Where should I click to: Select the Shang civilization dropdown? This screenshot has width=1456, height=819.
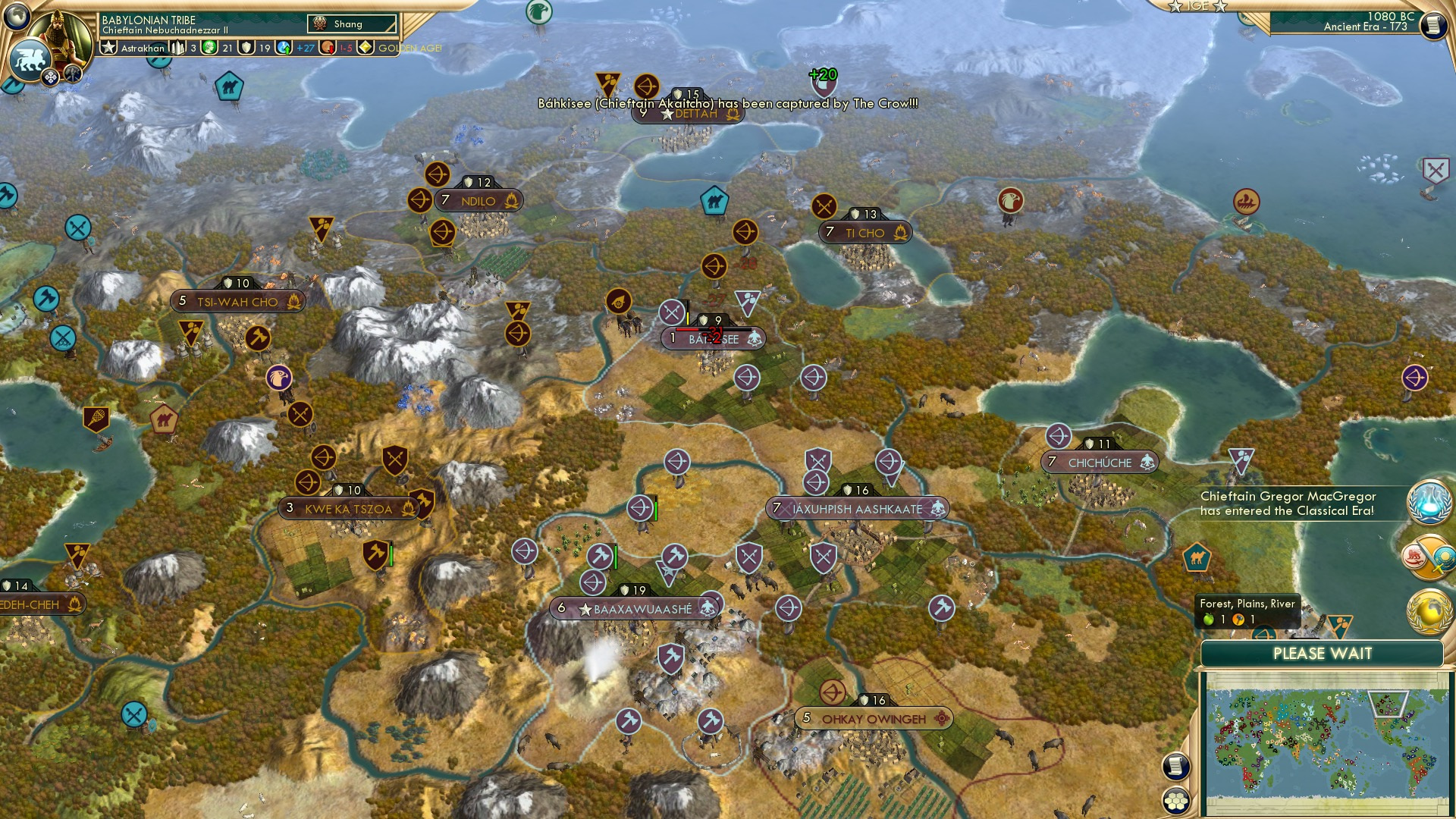(x=353, y=24)
